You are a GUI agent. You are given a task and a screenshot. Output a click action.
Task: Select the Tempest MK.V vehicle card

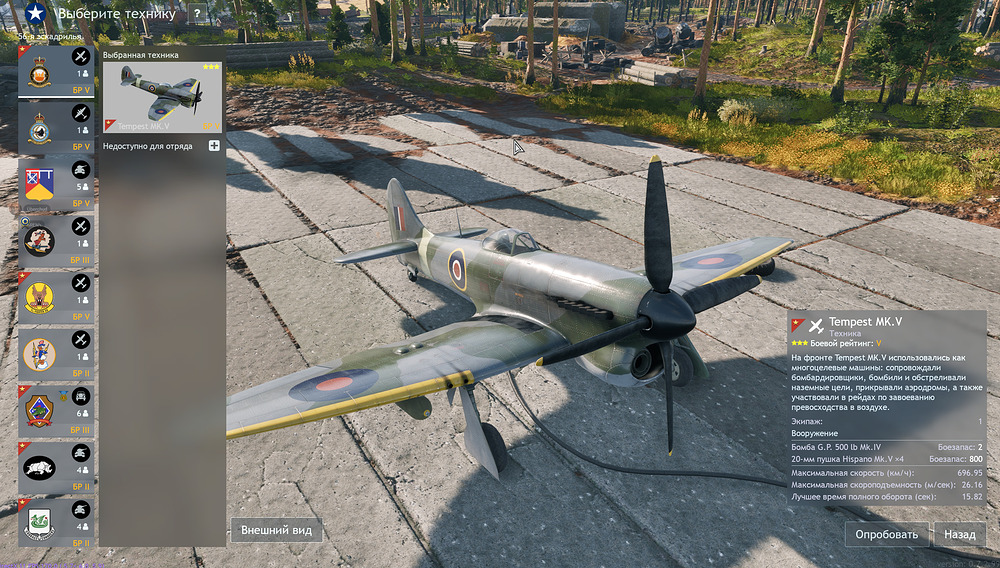163,97
